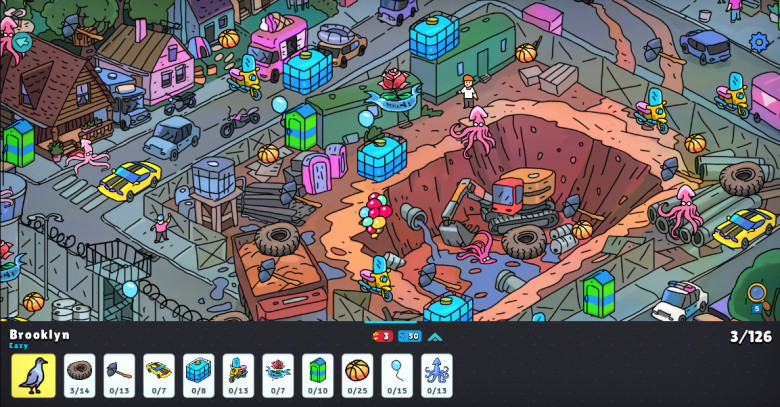The height and width of the screenshot is (407, 780).
Task: Click the blue 50 currency badge
Action: [x=409, y=337]
